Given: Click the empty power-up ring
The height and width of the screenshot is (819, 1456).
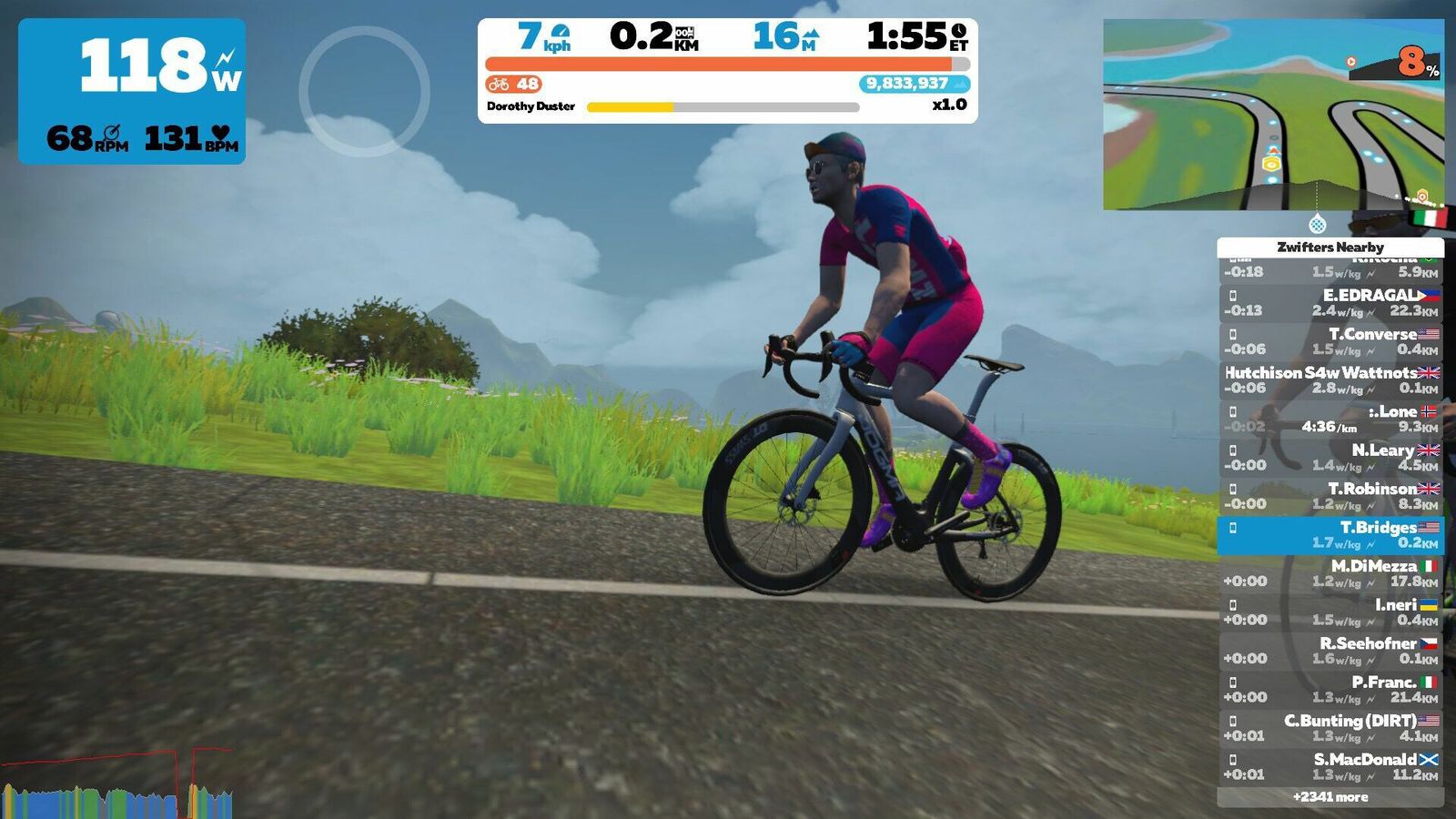Looking at the screenshot, I should click(x=364, y=91).
